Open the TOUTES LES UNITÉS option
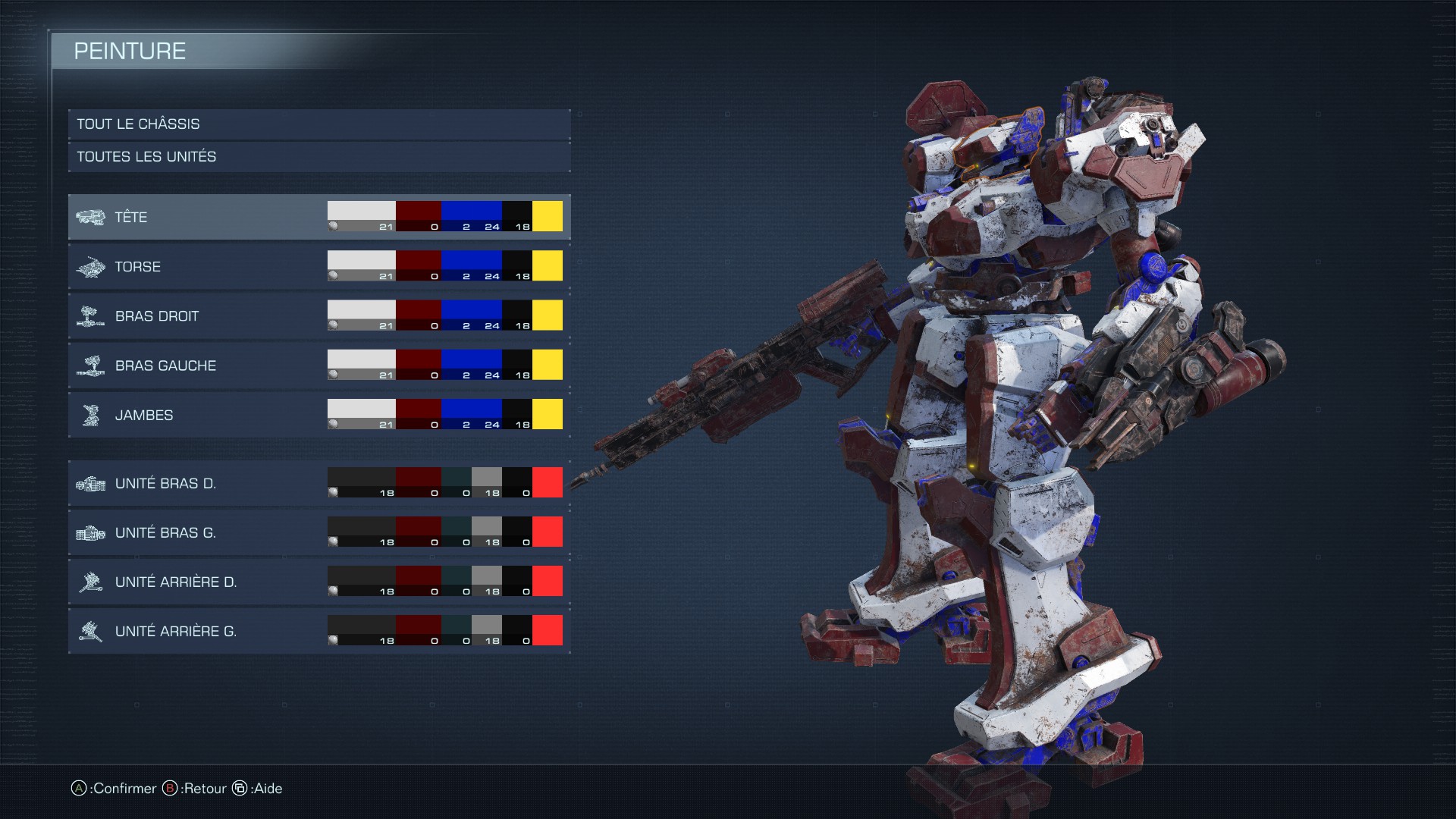1456x819 pixels. click(x=318, y=157)
